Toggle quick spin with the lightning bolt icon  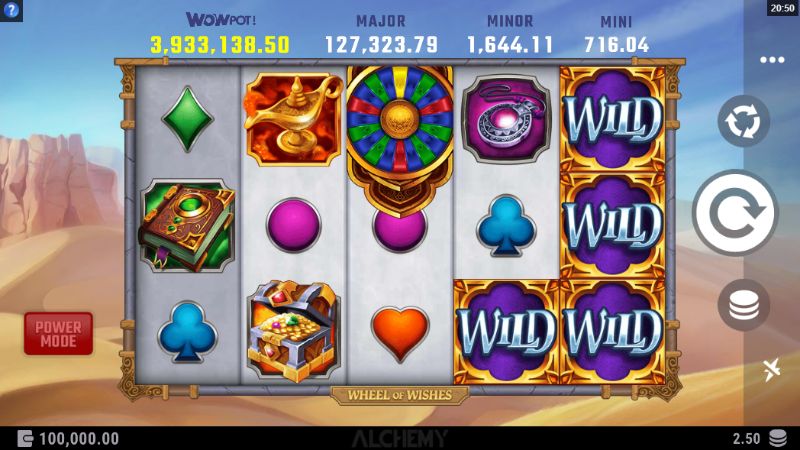pyautogui.click(x=771, y=372)
